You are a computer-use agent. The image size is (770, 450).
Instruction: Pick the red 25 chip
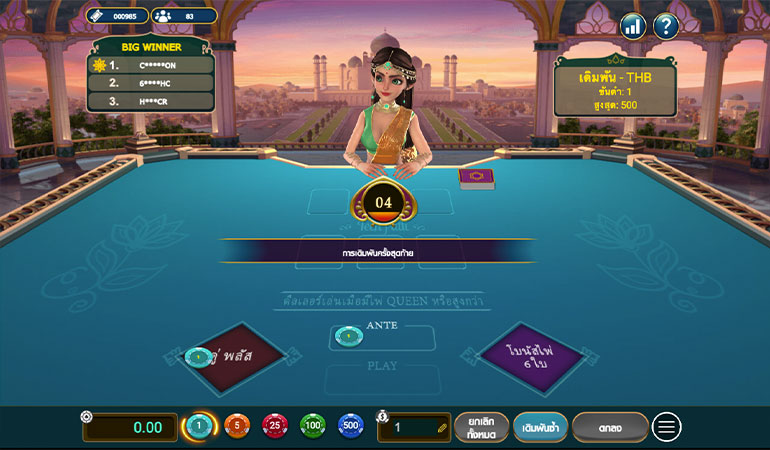[275, 427]
